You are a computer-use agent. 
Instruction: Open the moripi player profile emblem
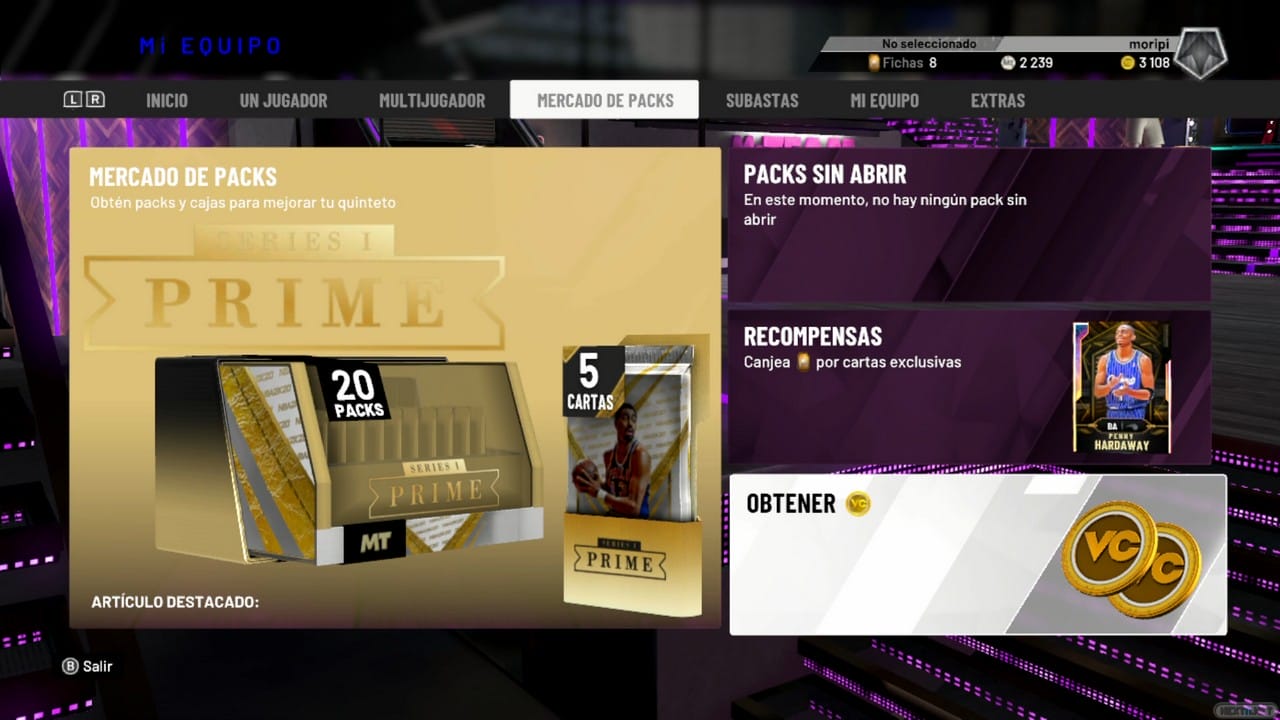click(1199, 54)
